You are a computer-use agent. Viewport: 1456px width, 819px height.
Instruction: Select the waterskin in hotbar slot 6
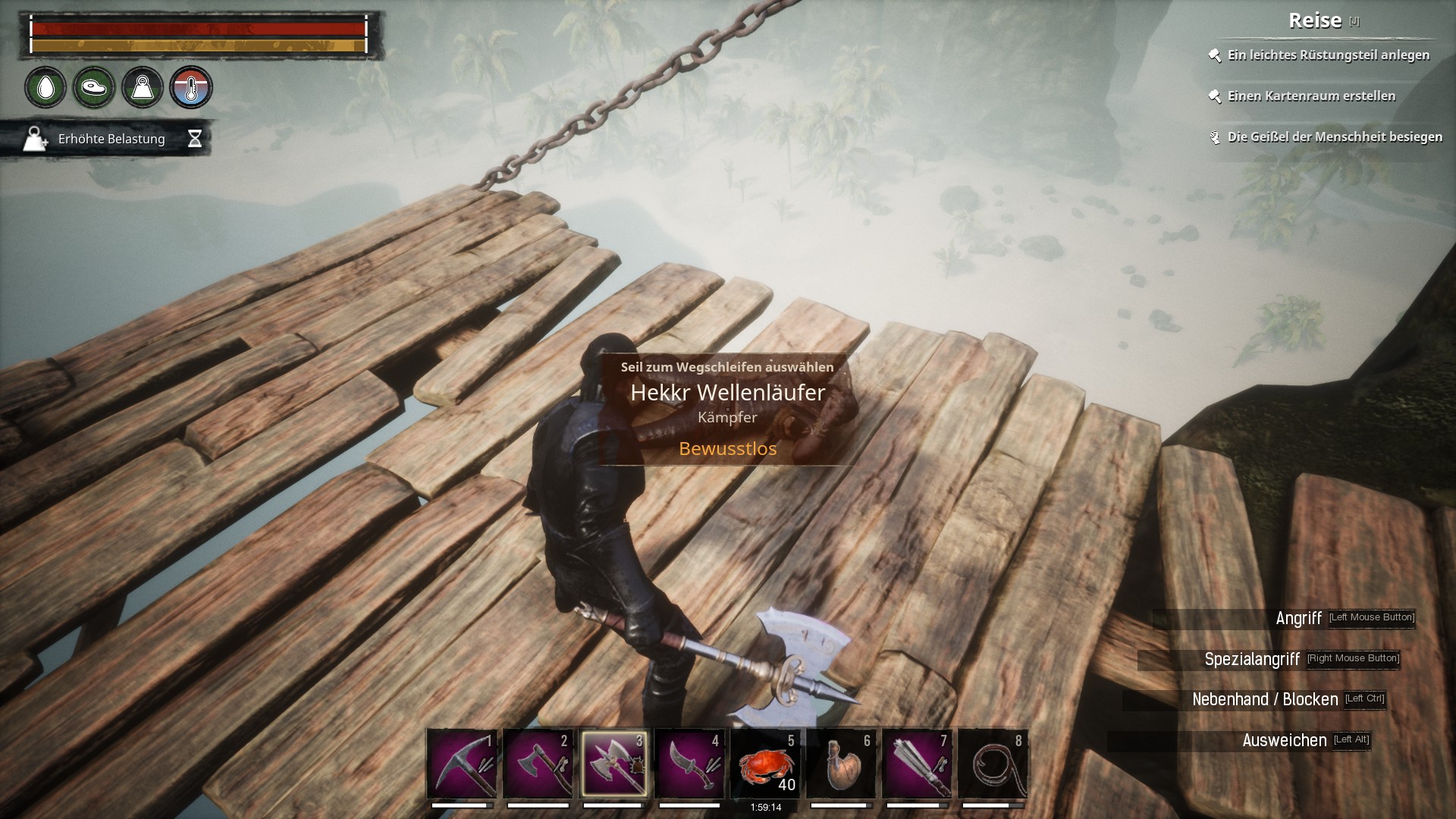coord(841,764)
